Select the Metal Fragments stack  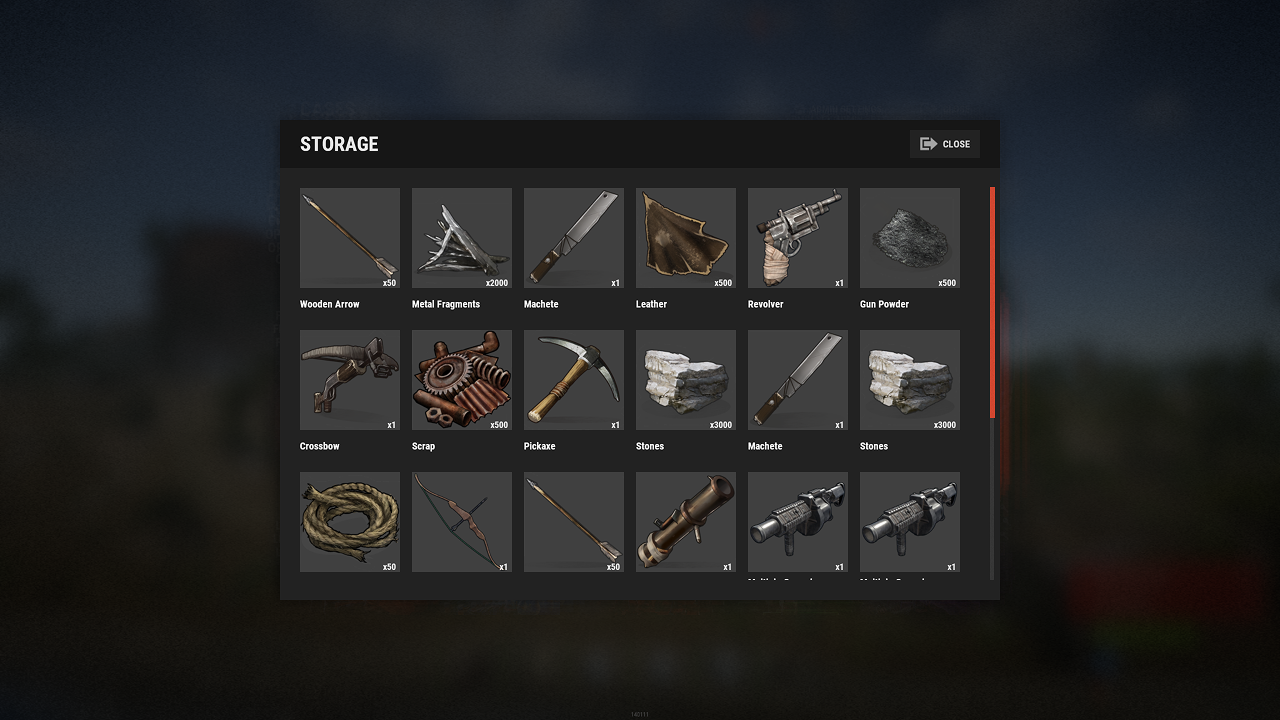coord(462,238)
